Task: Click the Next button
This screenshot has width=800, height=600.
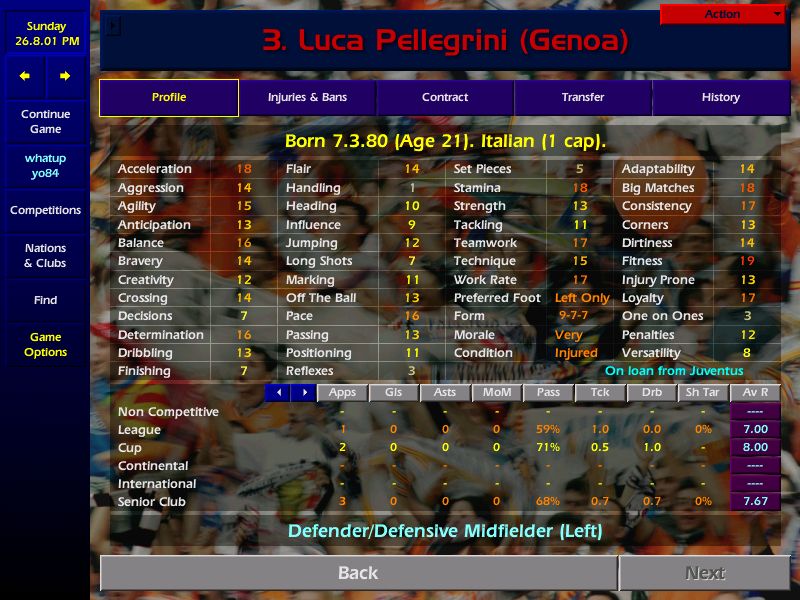Action: point(705,573)
